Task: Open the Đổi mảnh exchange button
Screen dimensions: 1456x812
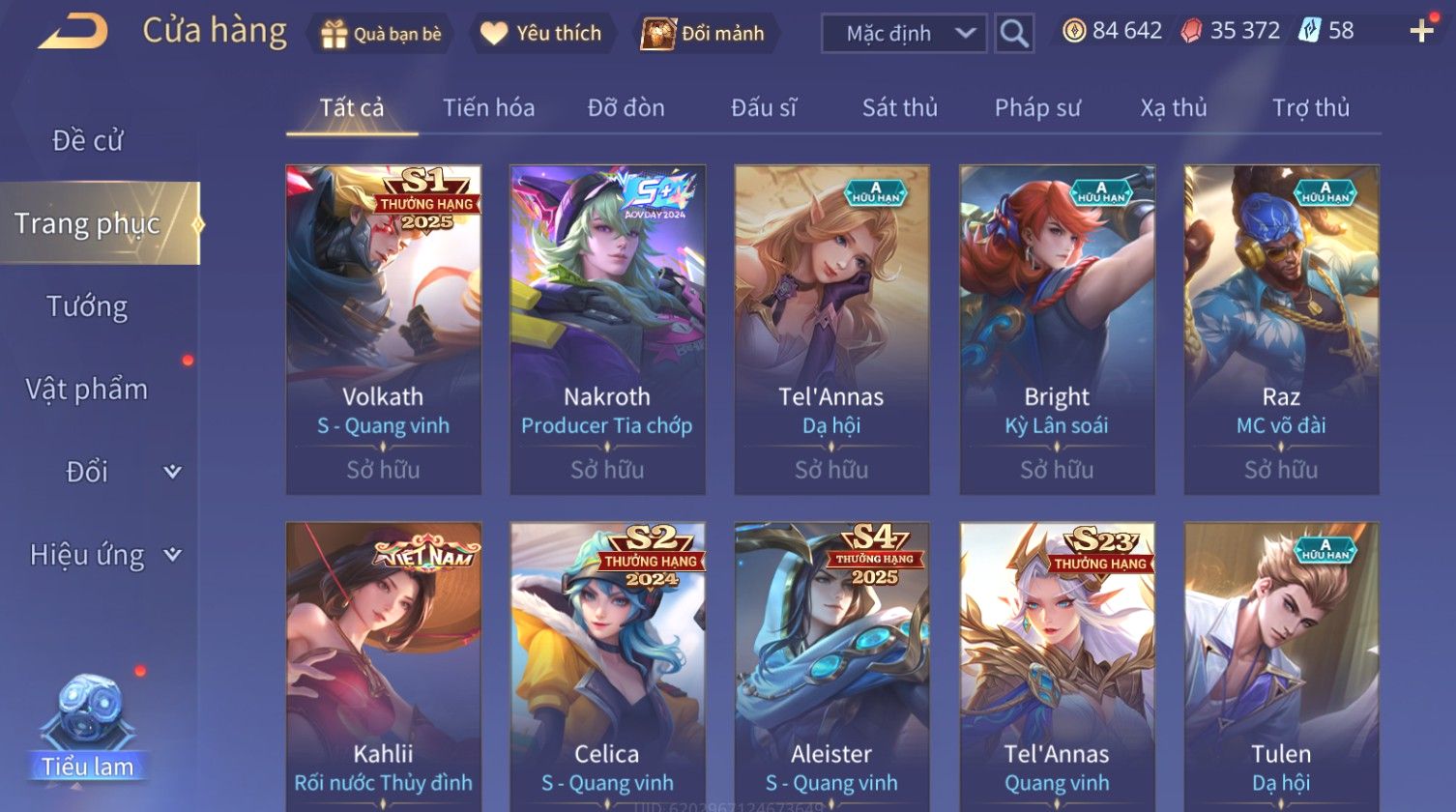Action: [705, 34]
